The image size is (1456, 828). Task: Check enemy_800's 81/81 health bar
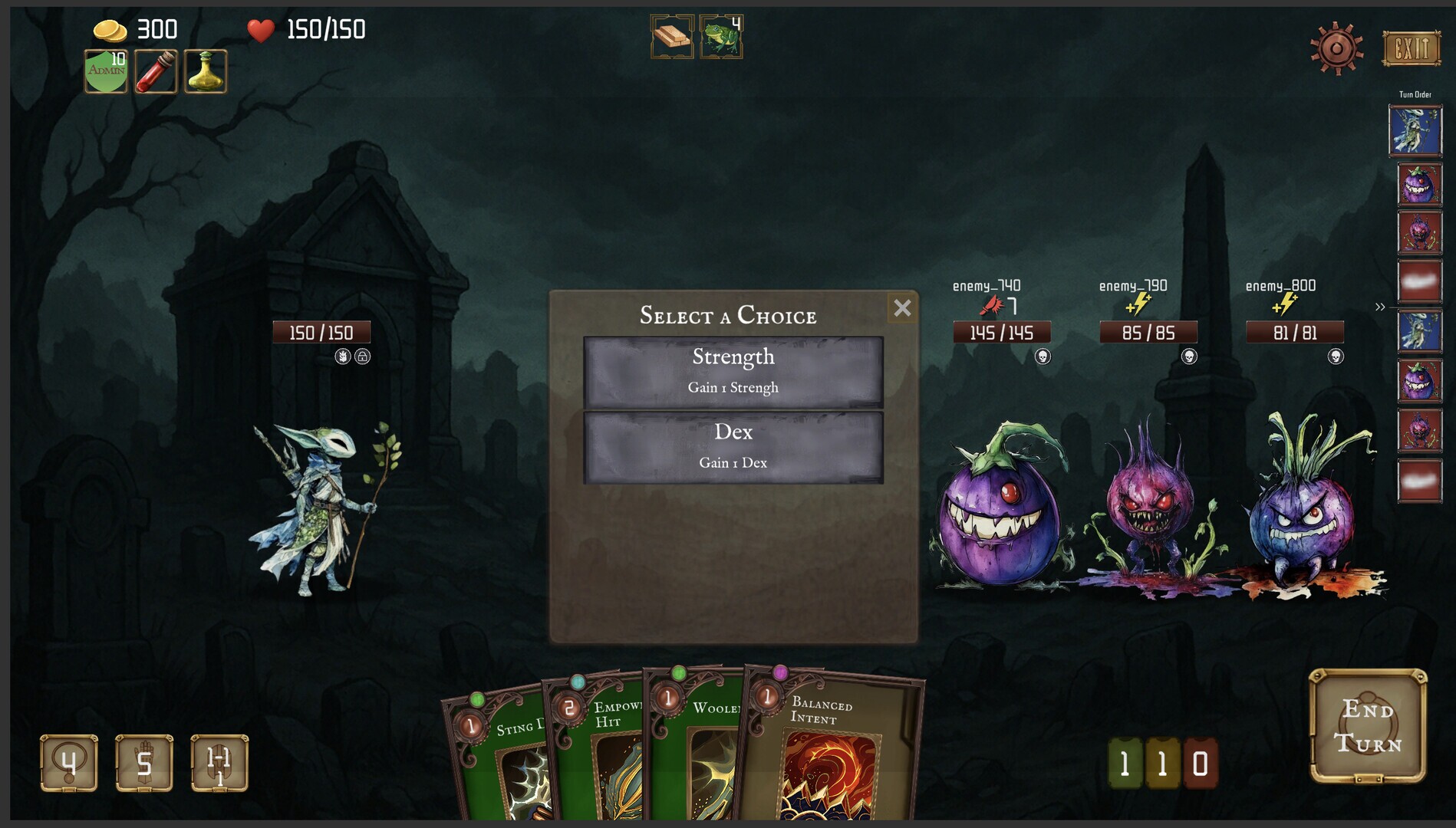(x=1293, y=332)
